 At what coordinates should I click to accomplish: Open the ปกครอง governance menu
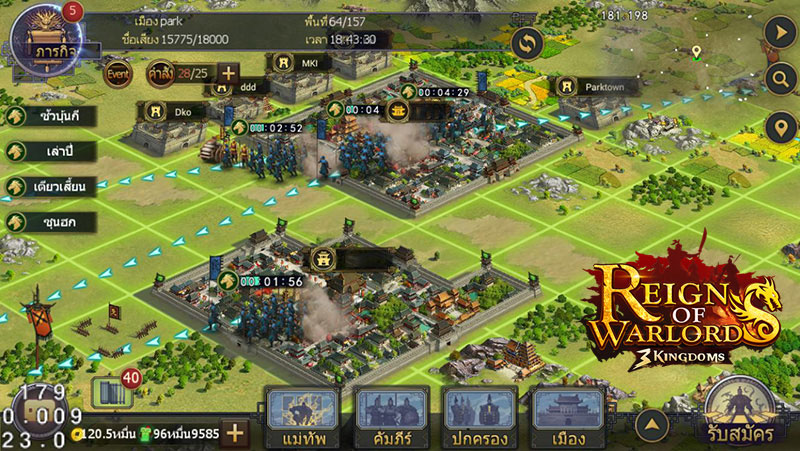(x=480, y=416)
